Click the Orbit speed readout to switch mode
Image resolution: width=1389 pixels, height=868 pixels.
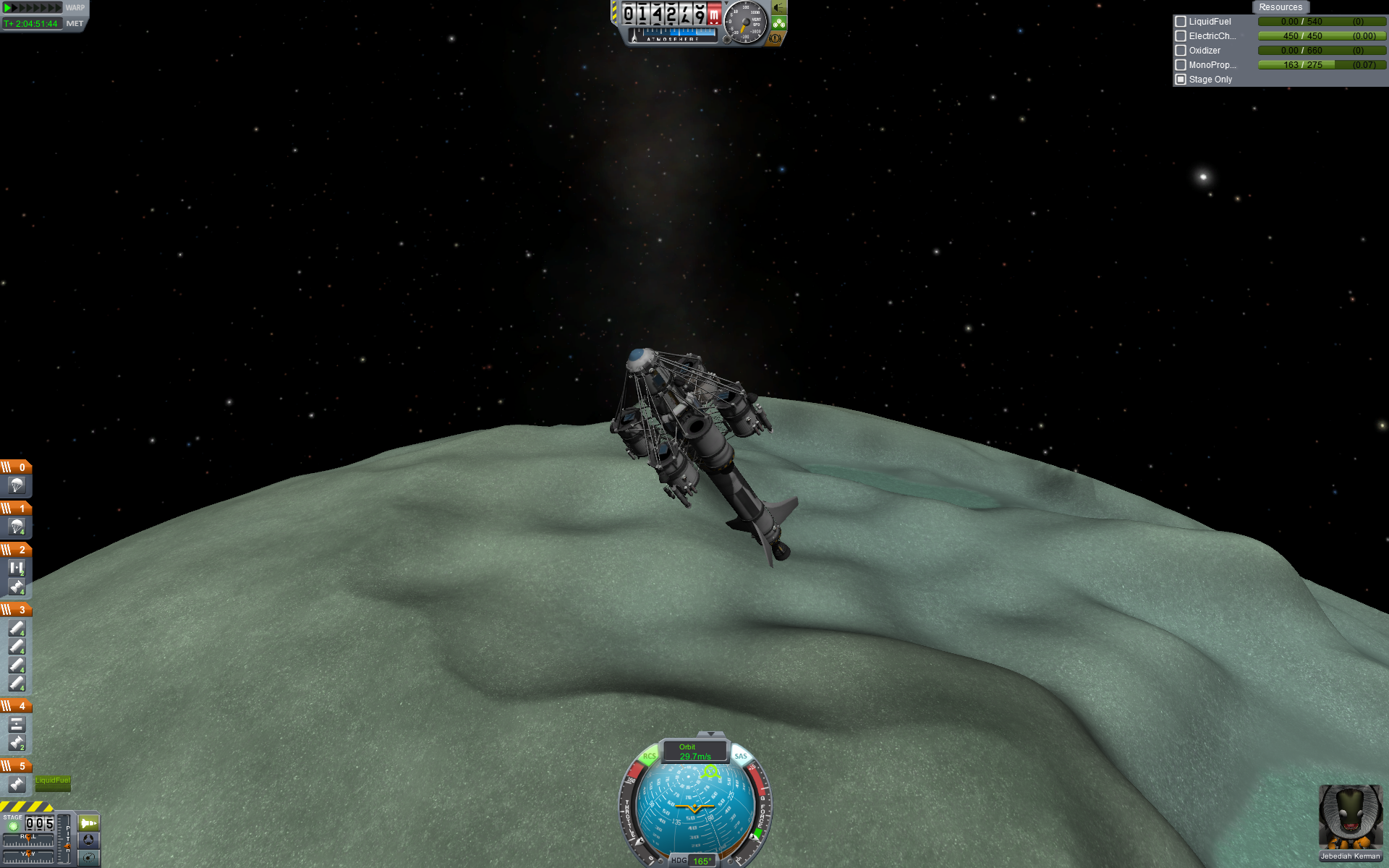click(x=694, y=752)
